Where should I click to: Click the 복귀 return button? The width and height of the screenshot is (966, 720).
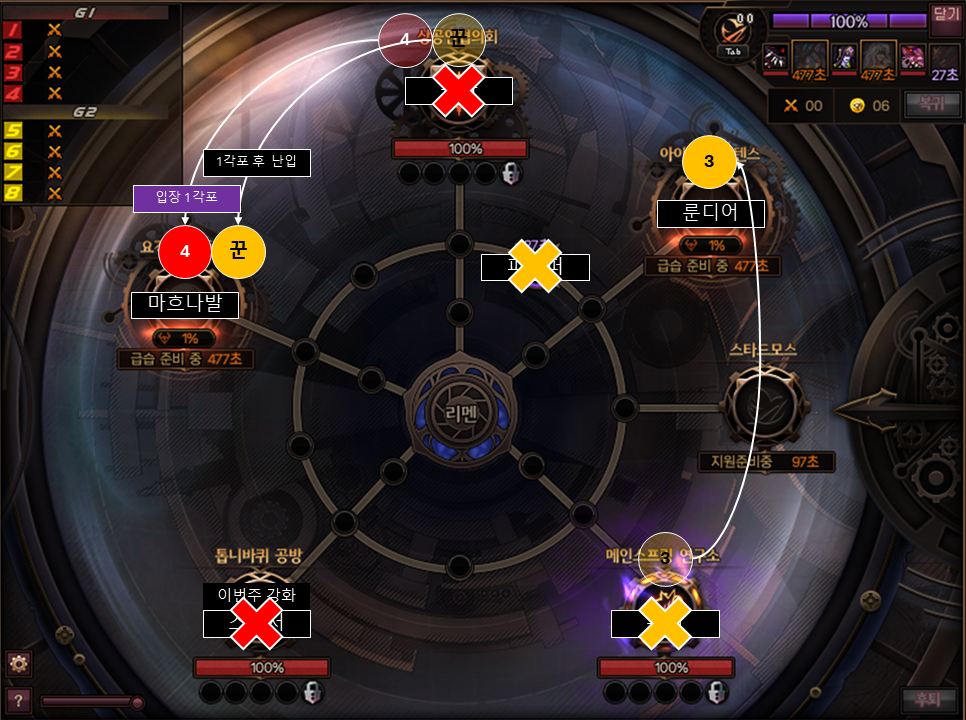click(925, 104)
